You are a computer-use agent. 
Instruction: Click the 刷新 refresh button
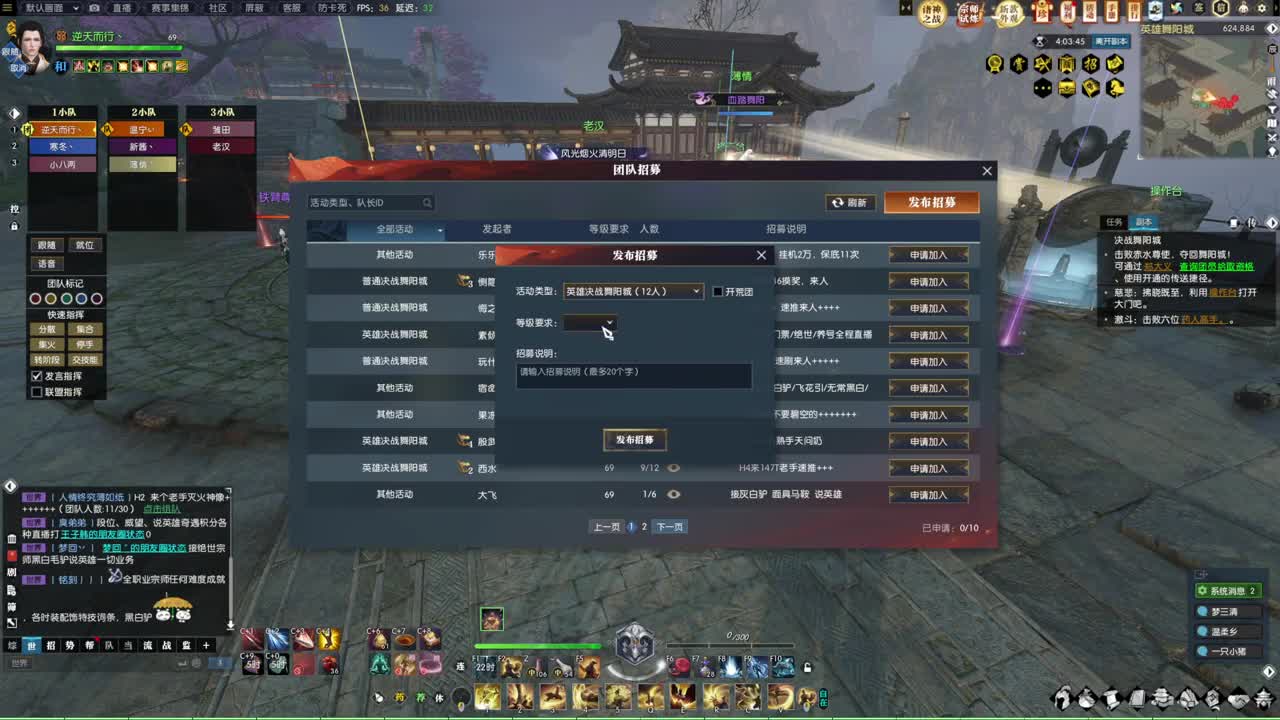pos(852,202)
